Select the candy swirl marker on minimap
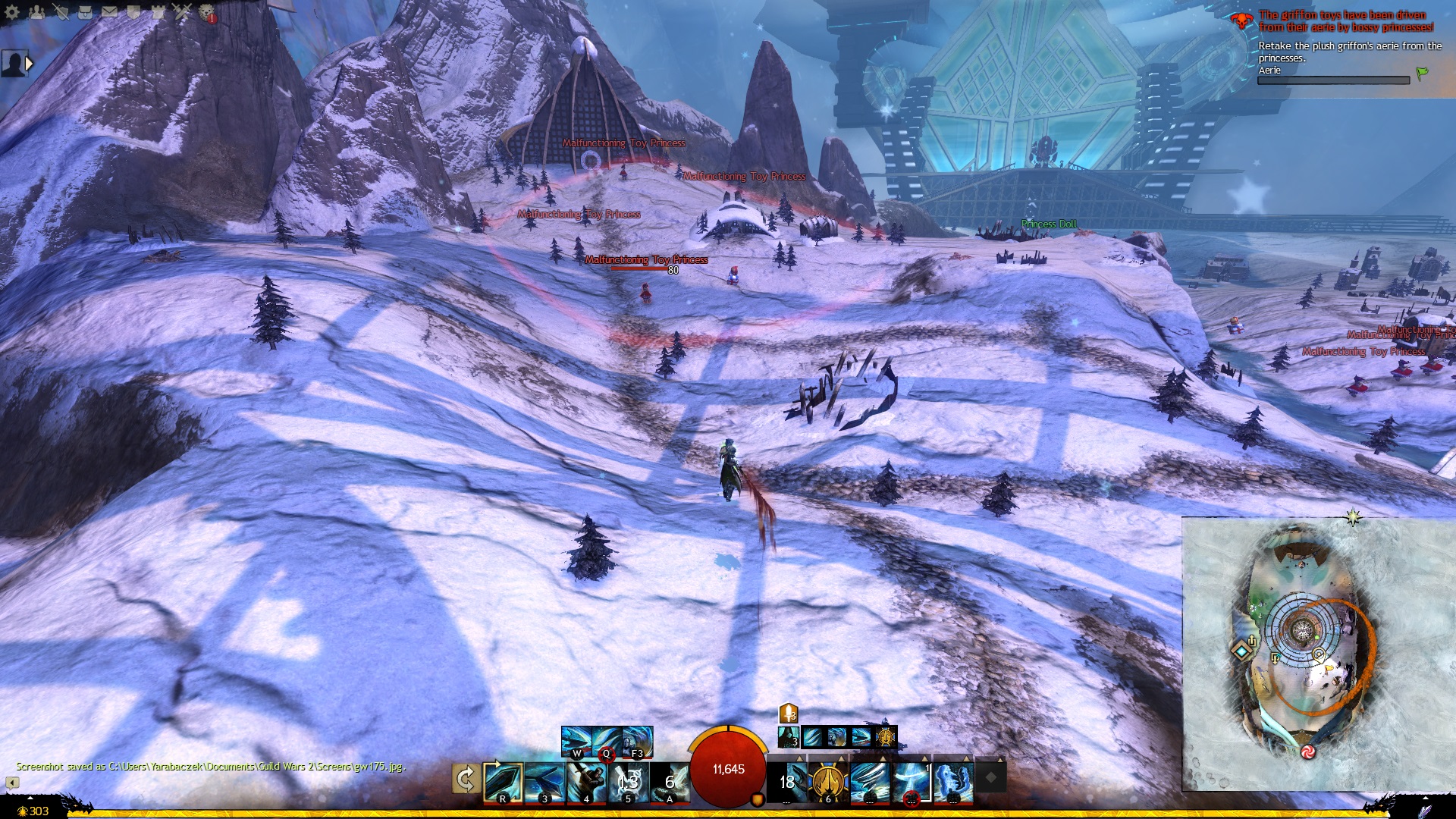This screenshot has width=1456, height=819. click(1307, 752)
